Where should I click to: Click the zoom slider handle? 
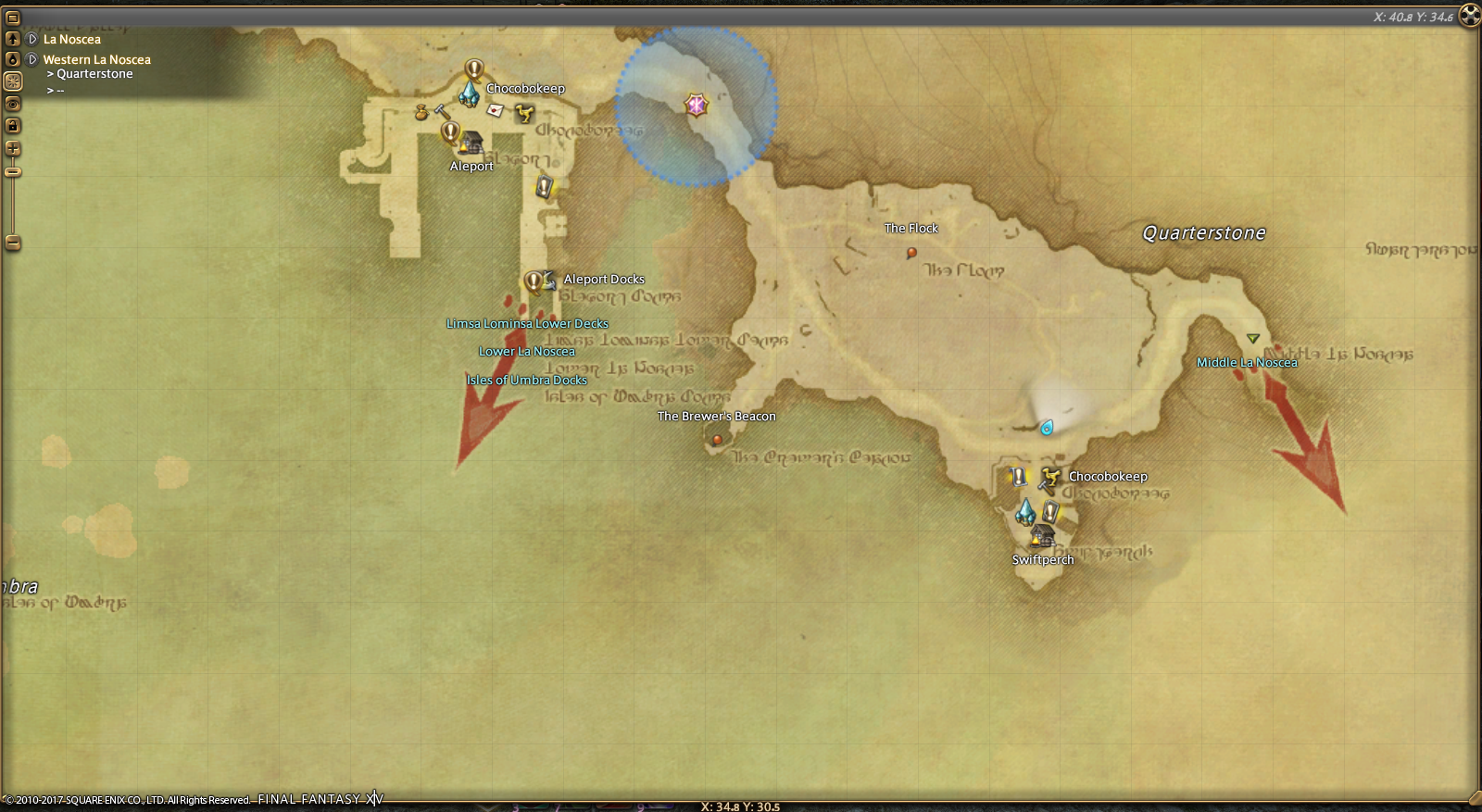[13, 172]
